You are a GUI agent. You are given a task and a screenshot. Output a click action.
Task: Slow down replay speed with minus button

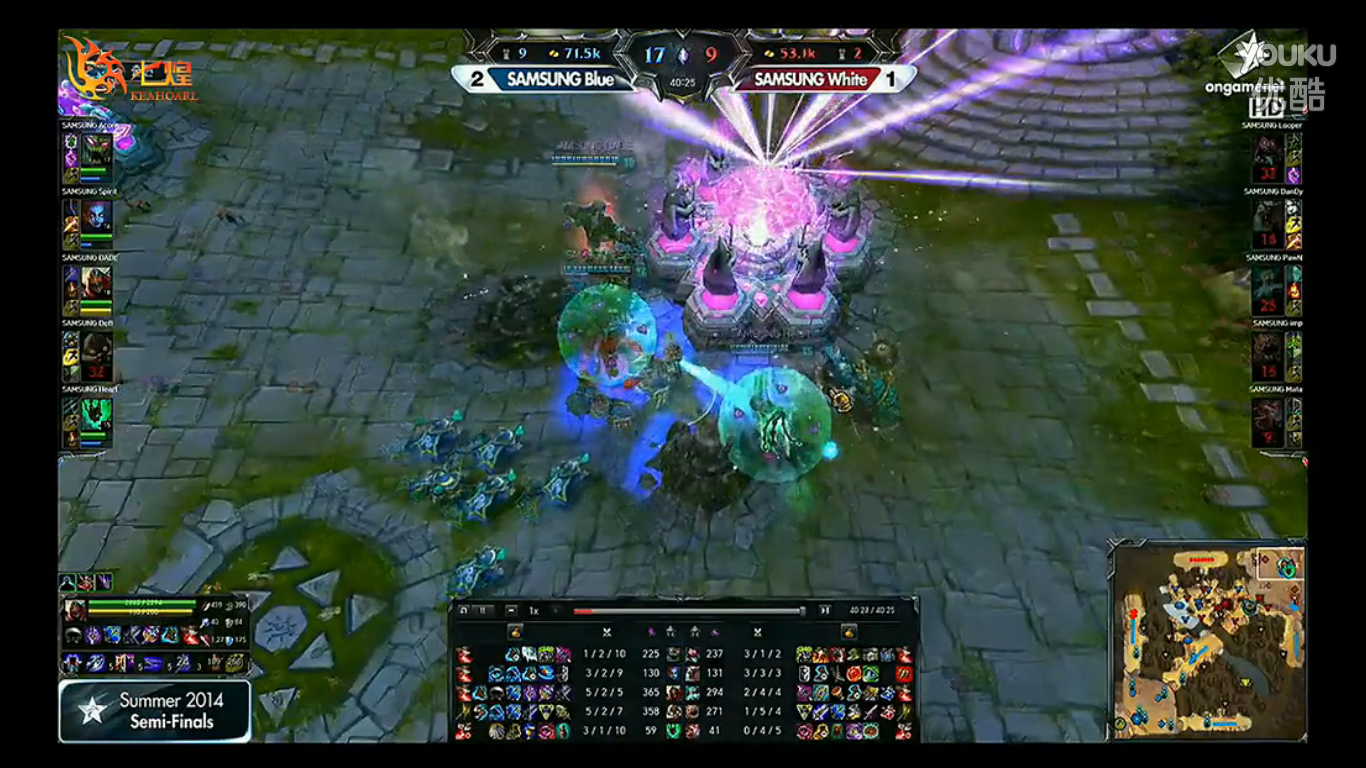[512, 610]
